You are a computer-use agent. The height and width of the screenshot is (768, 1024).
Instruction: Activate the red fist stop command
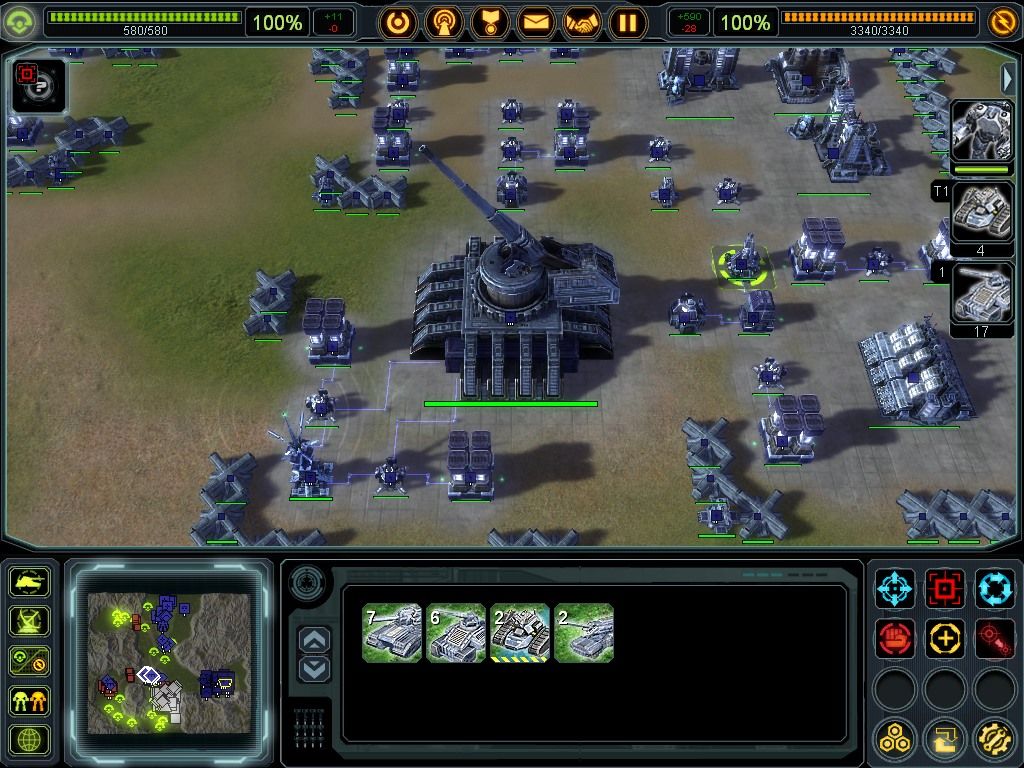point(895,638)
